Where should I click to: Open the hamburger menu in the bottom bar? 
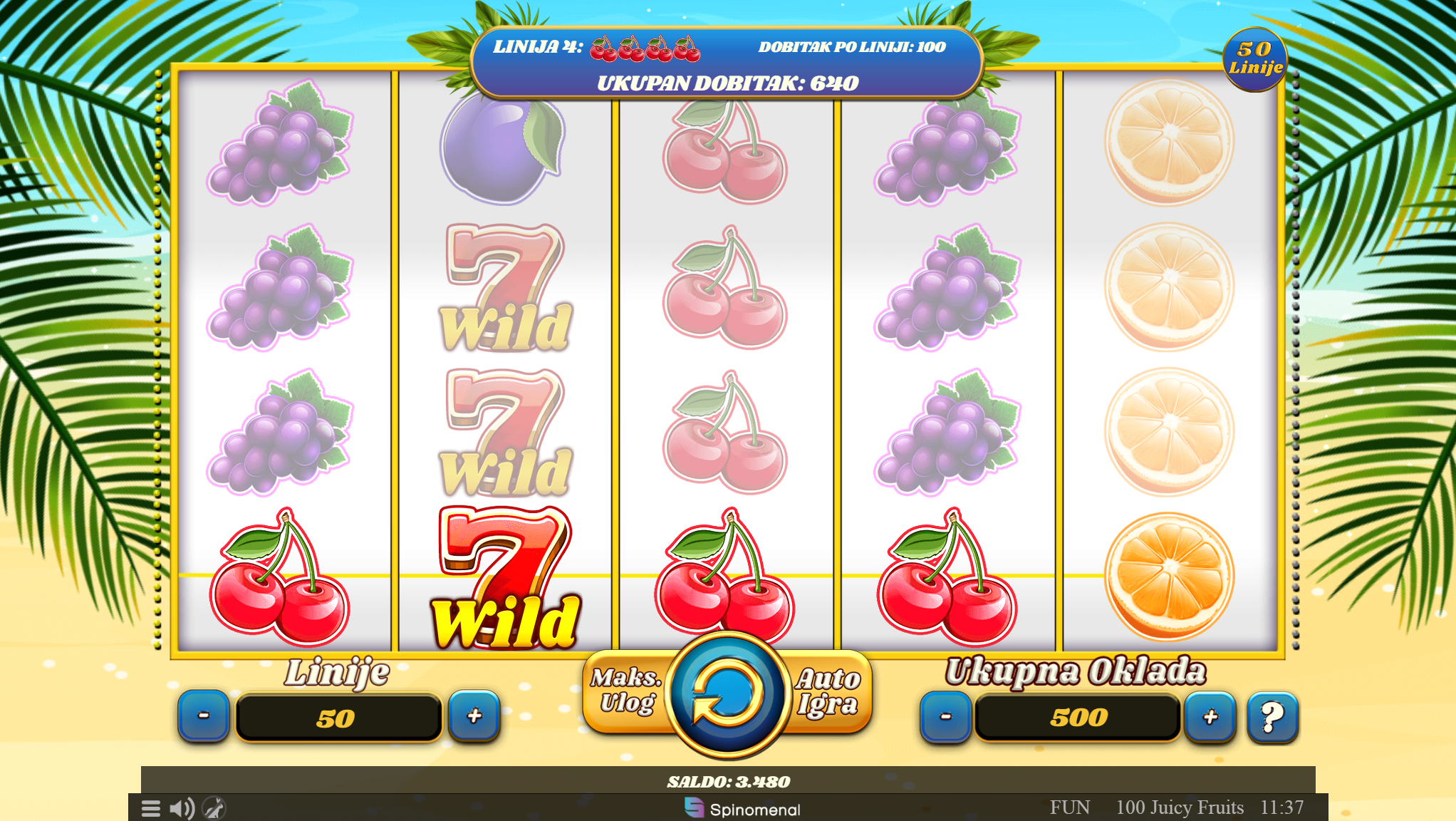(x=151, y=808)
